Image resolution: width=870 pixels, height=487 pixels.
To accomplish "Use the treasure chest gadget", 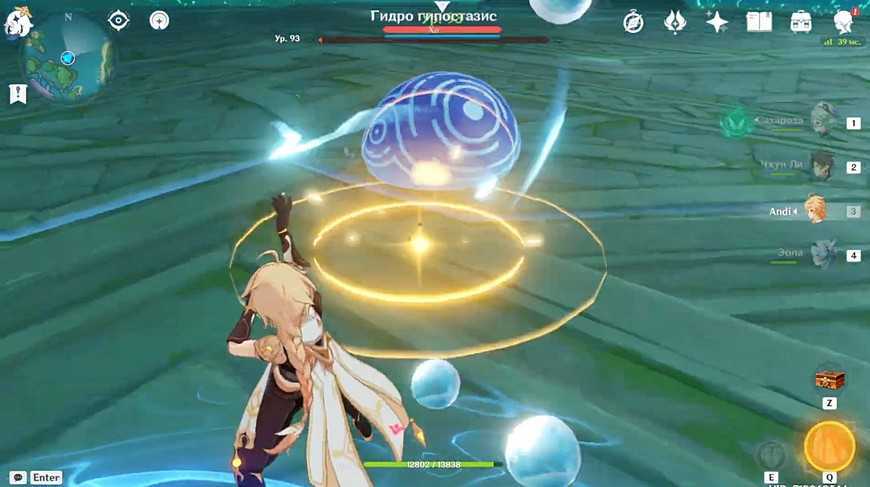I will click(x=829, y=377).
